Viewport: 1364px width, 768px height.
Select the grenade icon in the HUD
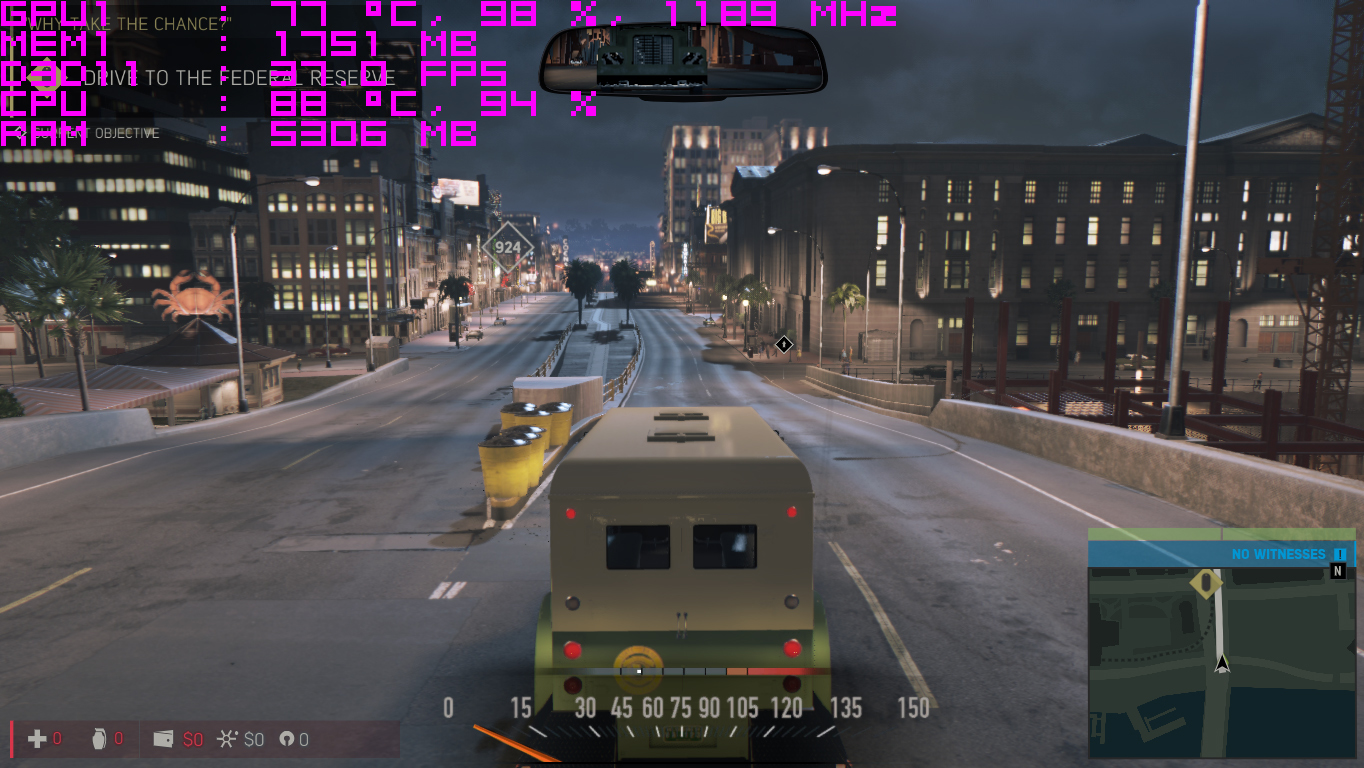click(97, 739)
